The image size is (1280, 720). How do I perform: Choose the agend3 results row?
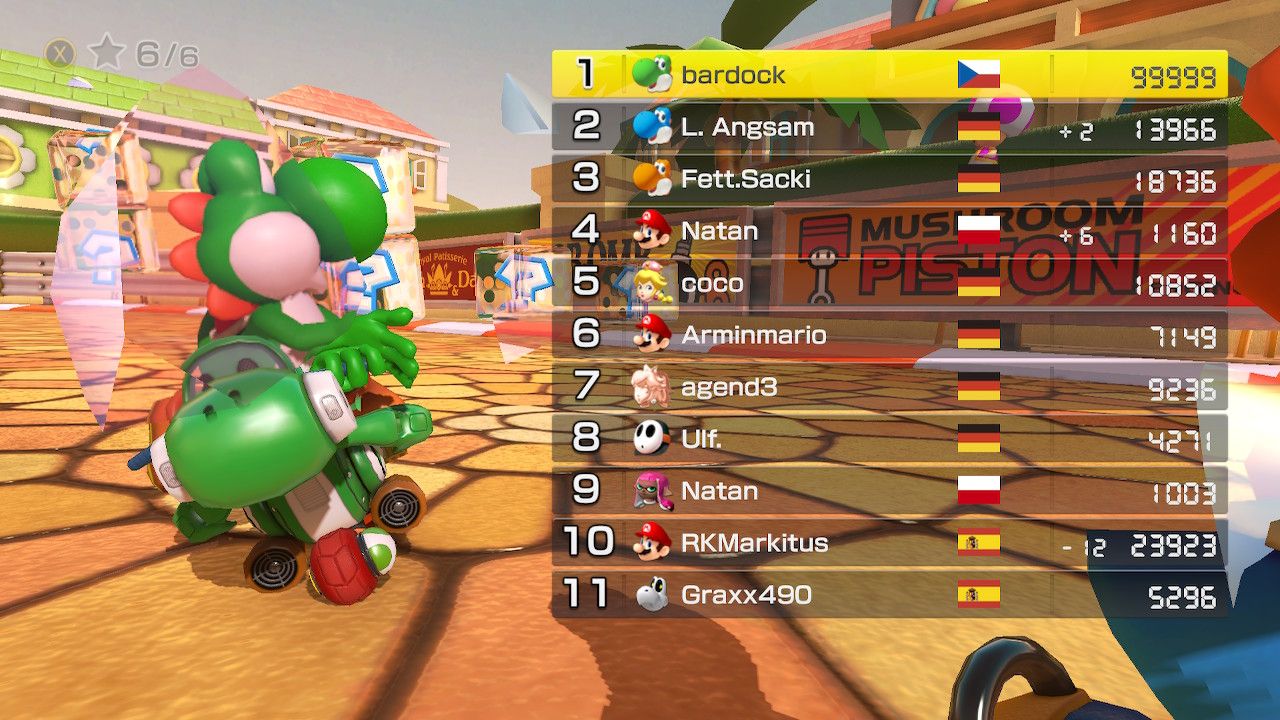click(x=889, y=387)
